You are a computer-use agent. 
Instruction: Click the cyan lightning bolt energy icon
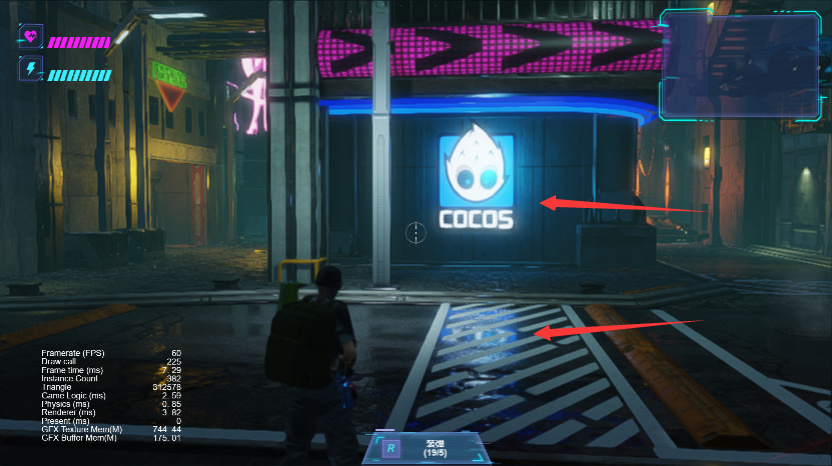click(30, 70)
